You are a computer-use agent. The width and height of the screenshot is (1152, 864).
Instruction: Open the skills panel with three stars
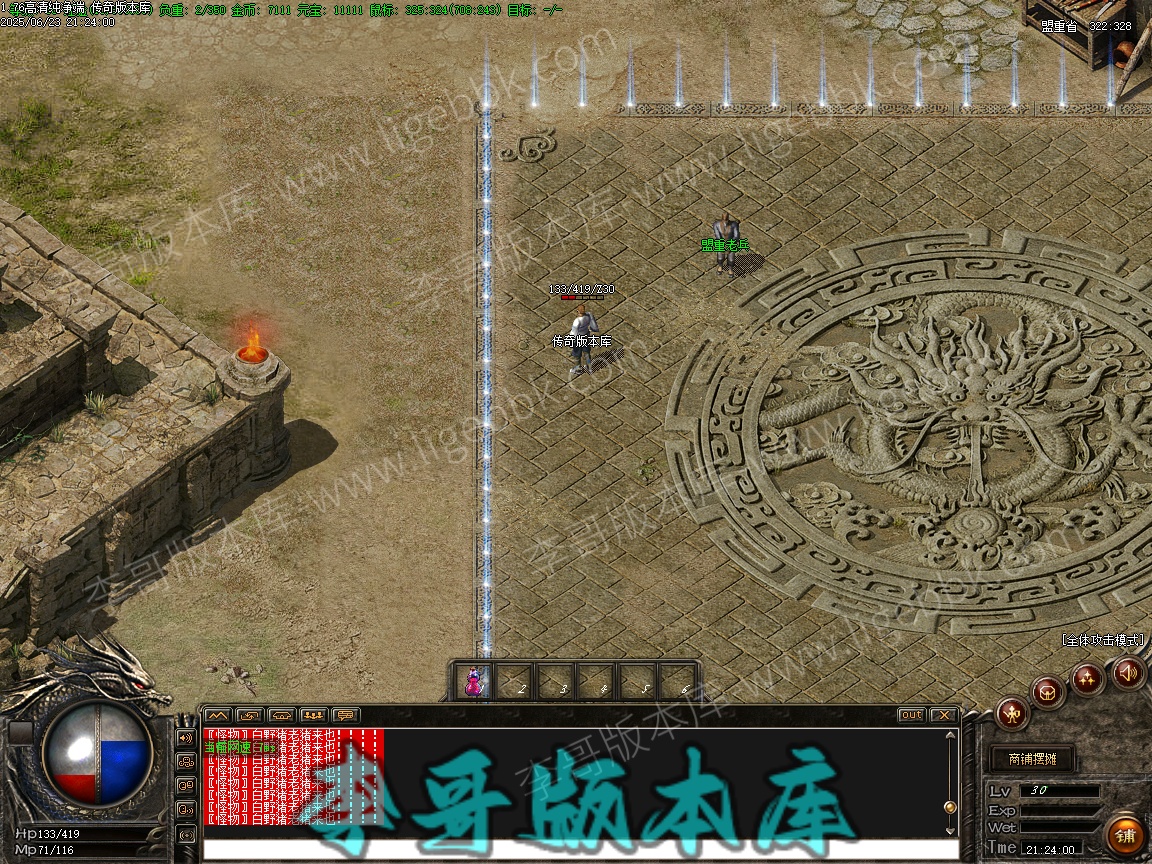click(x=1088, y=678)
